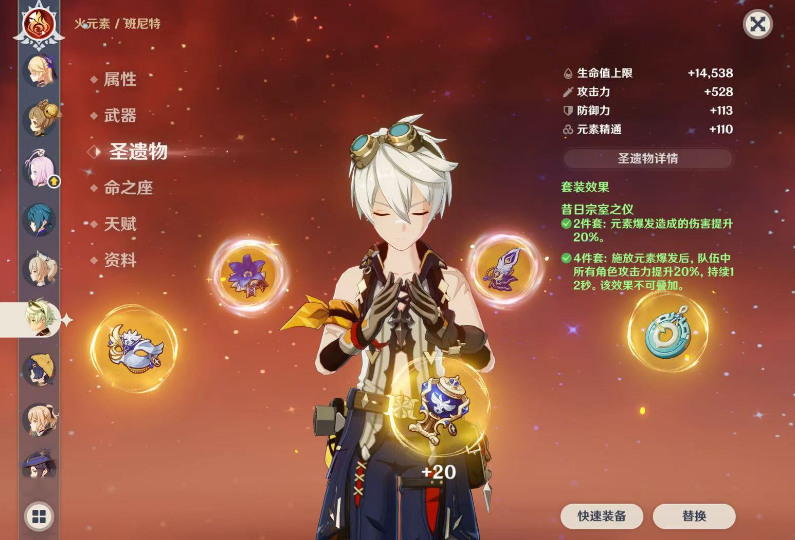Open 圣遗物详情 artifact details
The height and width of the screenshot is (540, 795).
647,158
